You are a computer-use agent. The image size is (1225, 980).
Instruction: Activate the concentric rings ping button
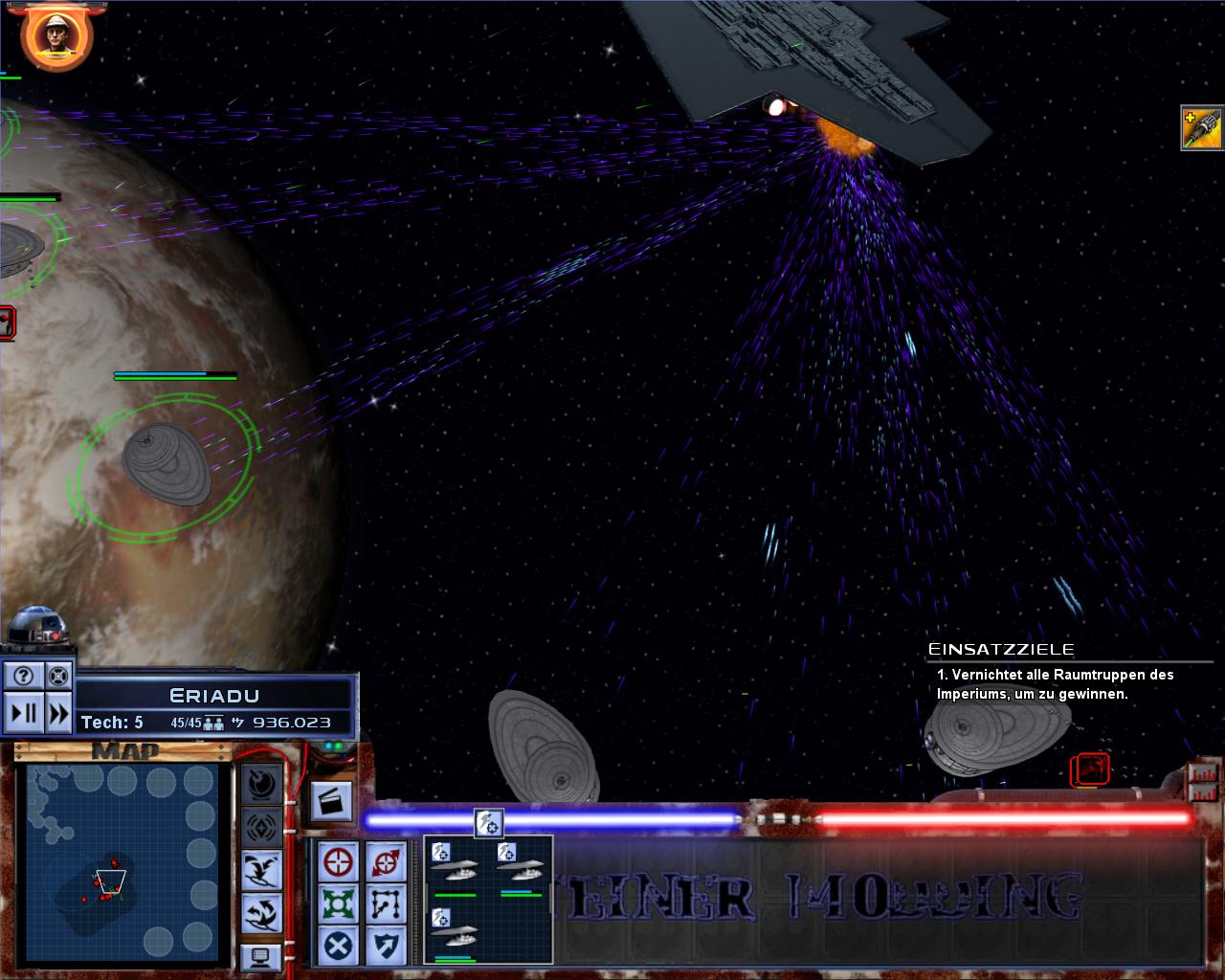tap(261, 826)
